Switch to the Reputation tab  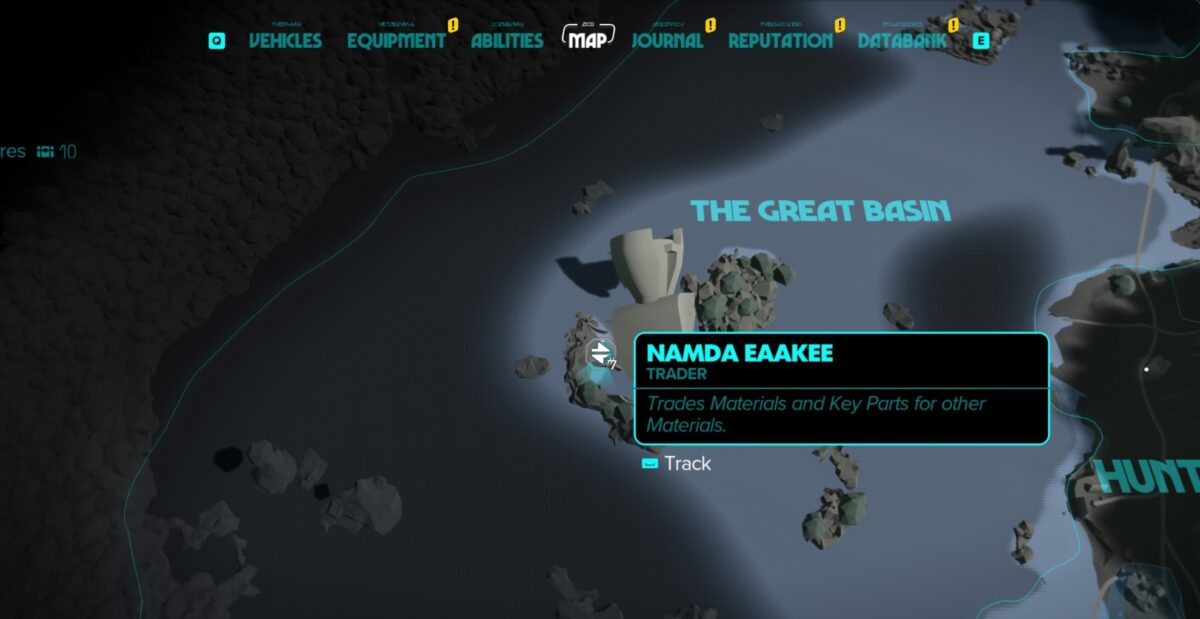[x=780, y=41]
